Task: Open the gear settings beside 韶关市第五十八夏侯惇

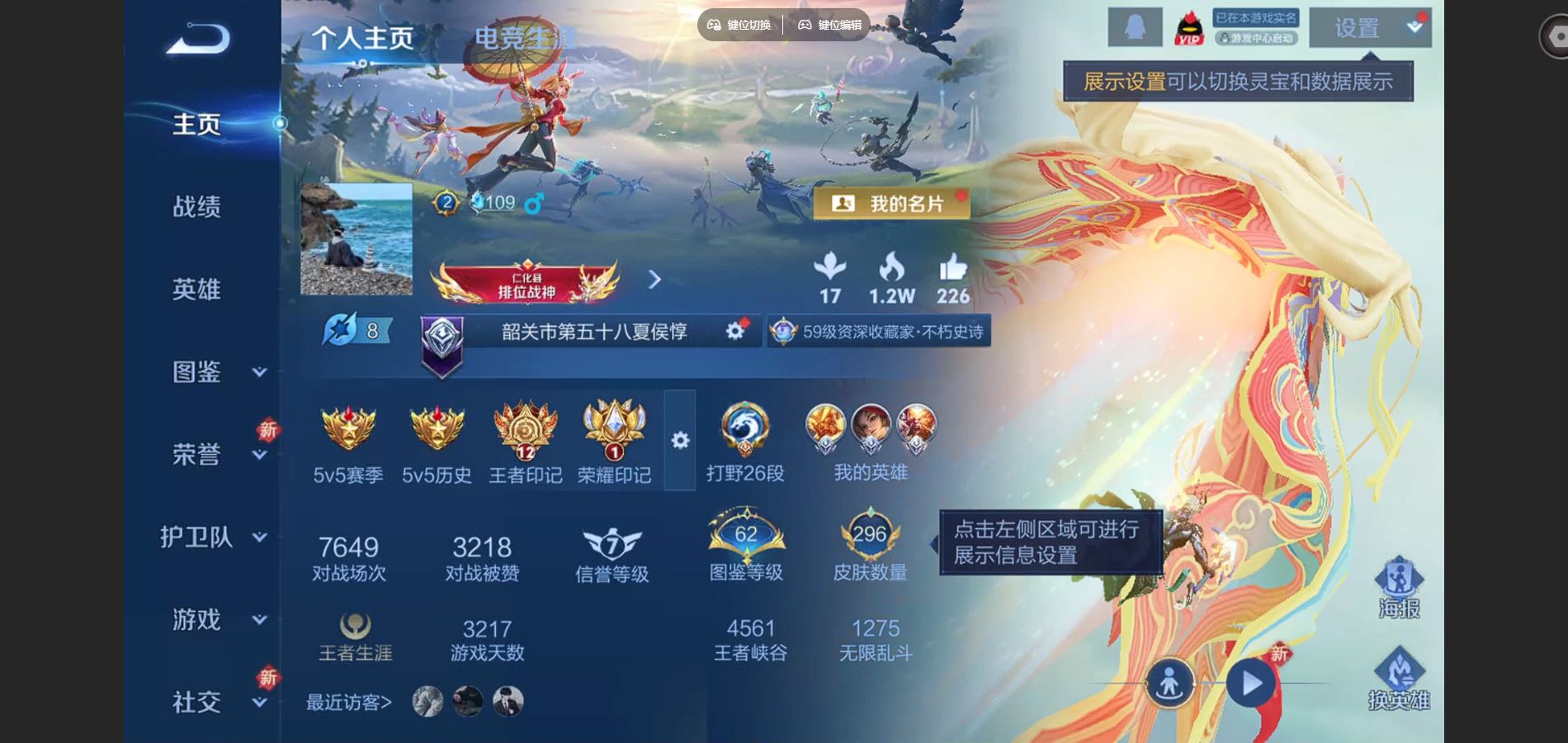Action: [733, 330]
